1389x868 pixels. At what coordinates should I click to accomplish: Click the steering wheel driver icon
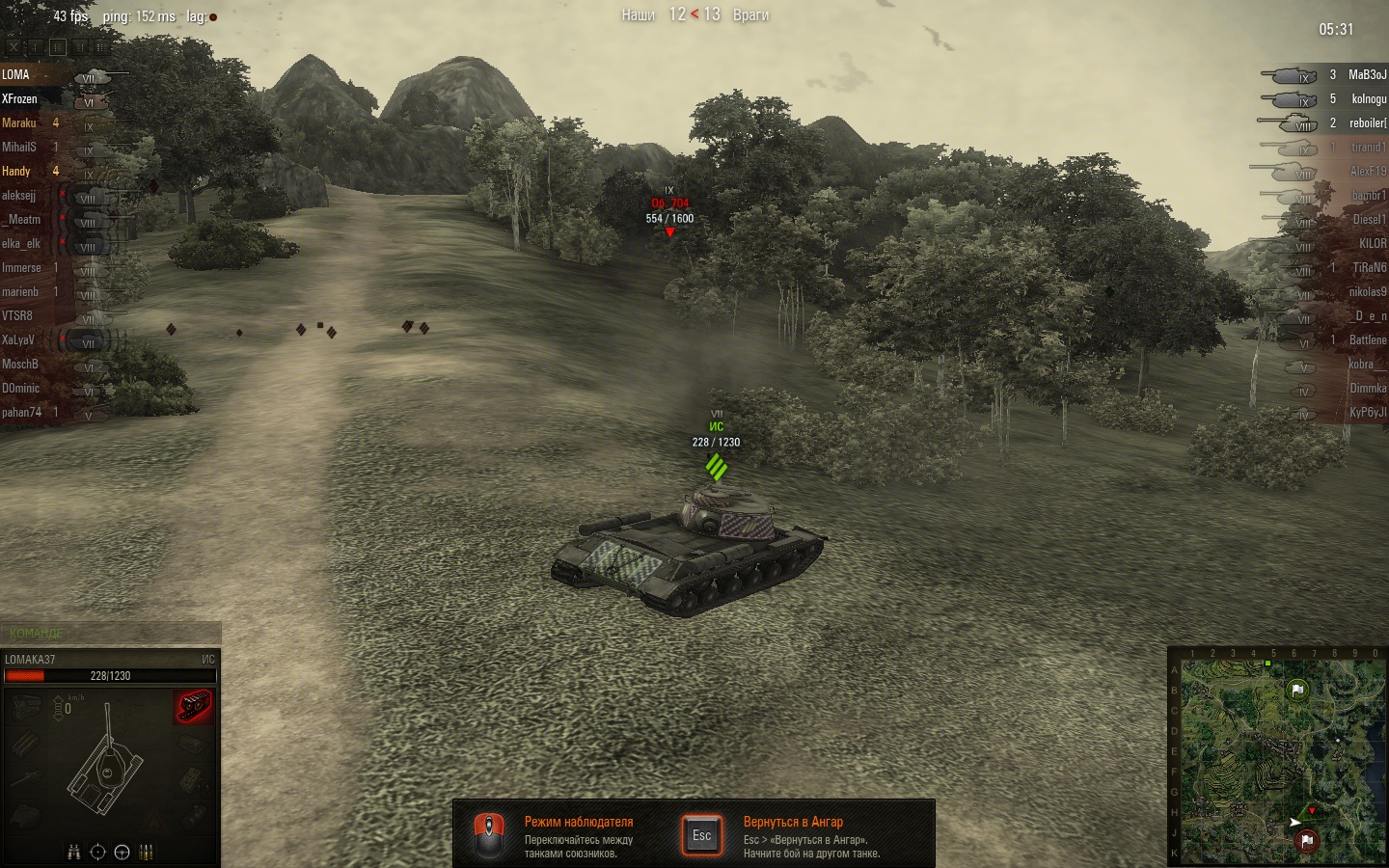(x=122, y=852)
